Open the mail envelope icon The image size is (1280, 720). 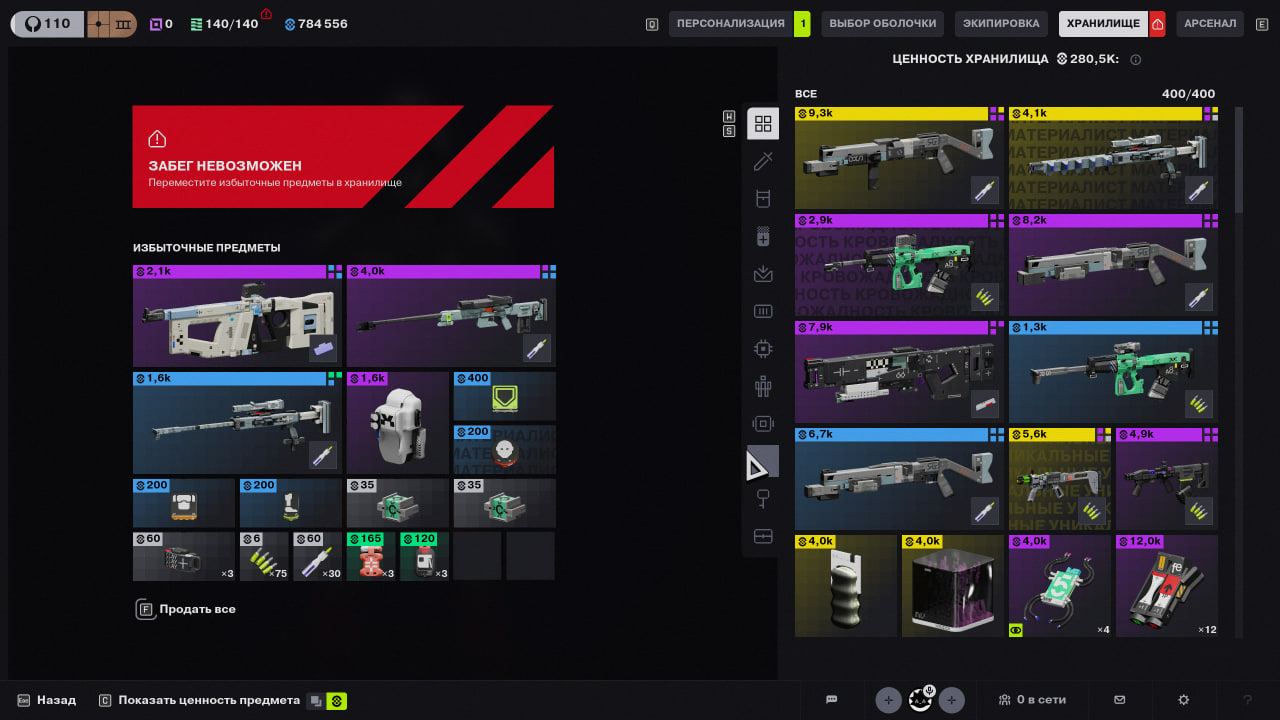coord(1120,700)
